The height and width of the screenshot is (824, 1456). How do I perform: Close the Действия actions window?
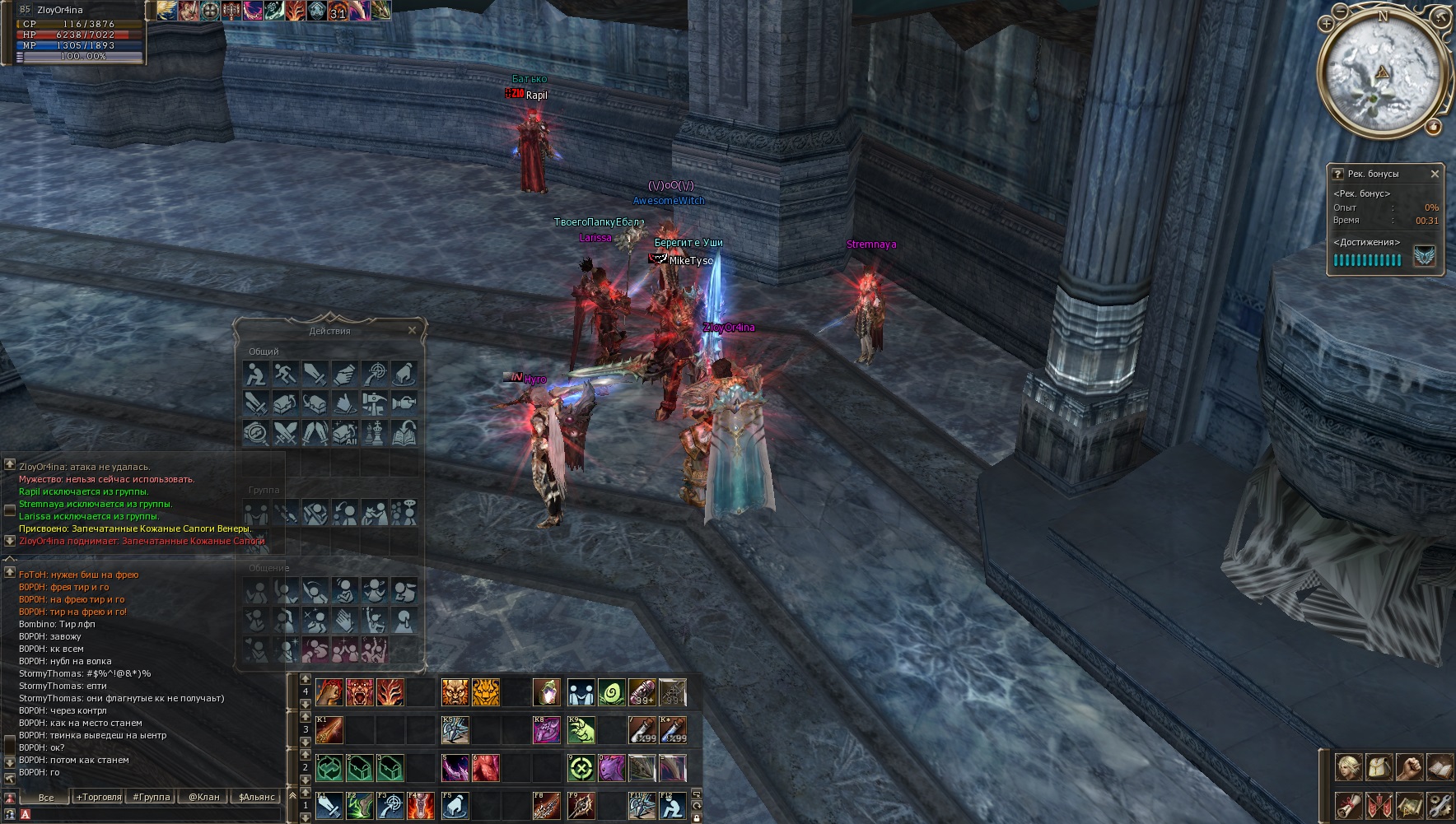click(x=413, y=330)
